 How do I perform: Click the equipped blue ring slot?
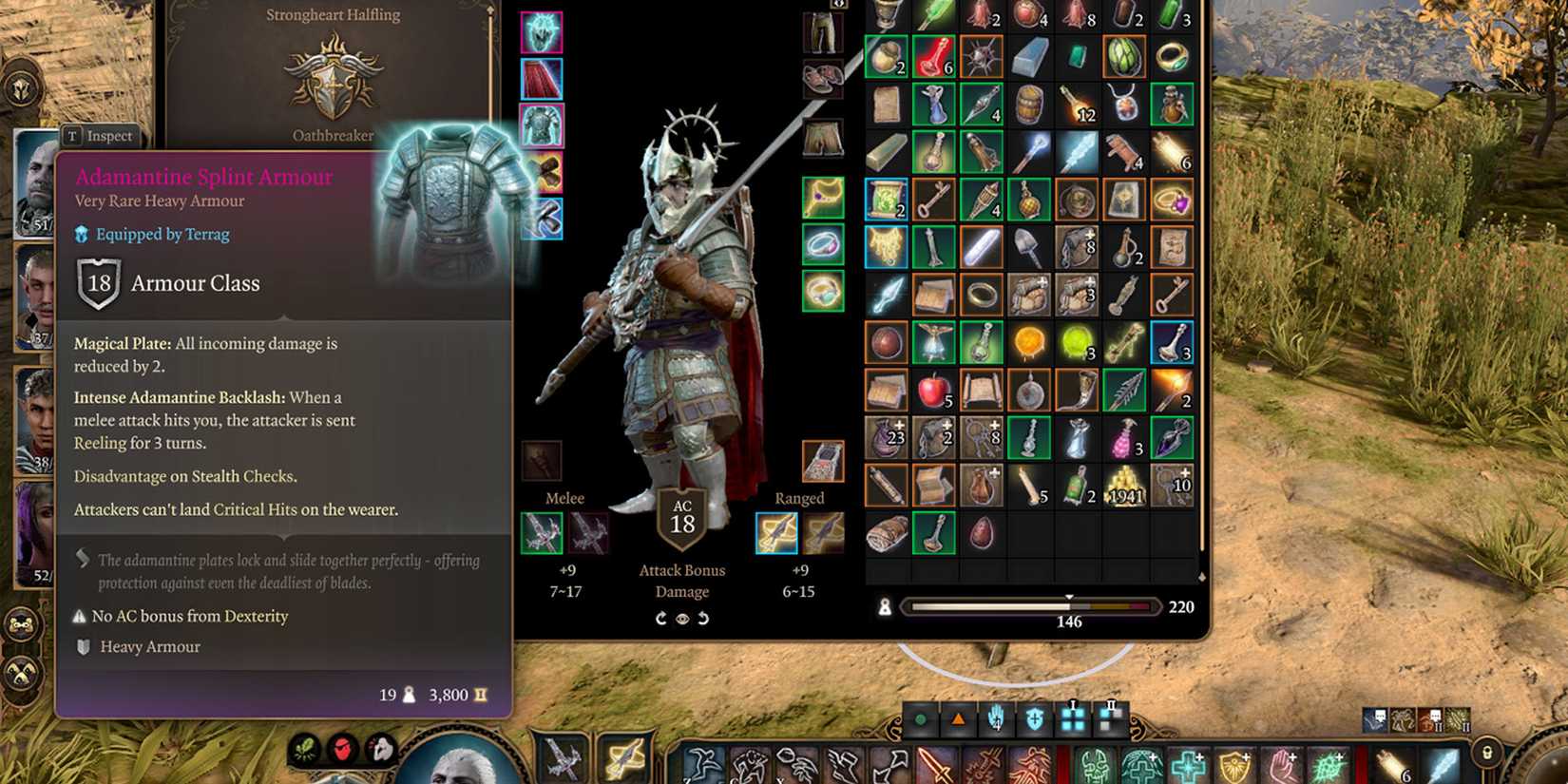[823, 244]
